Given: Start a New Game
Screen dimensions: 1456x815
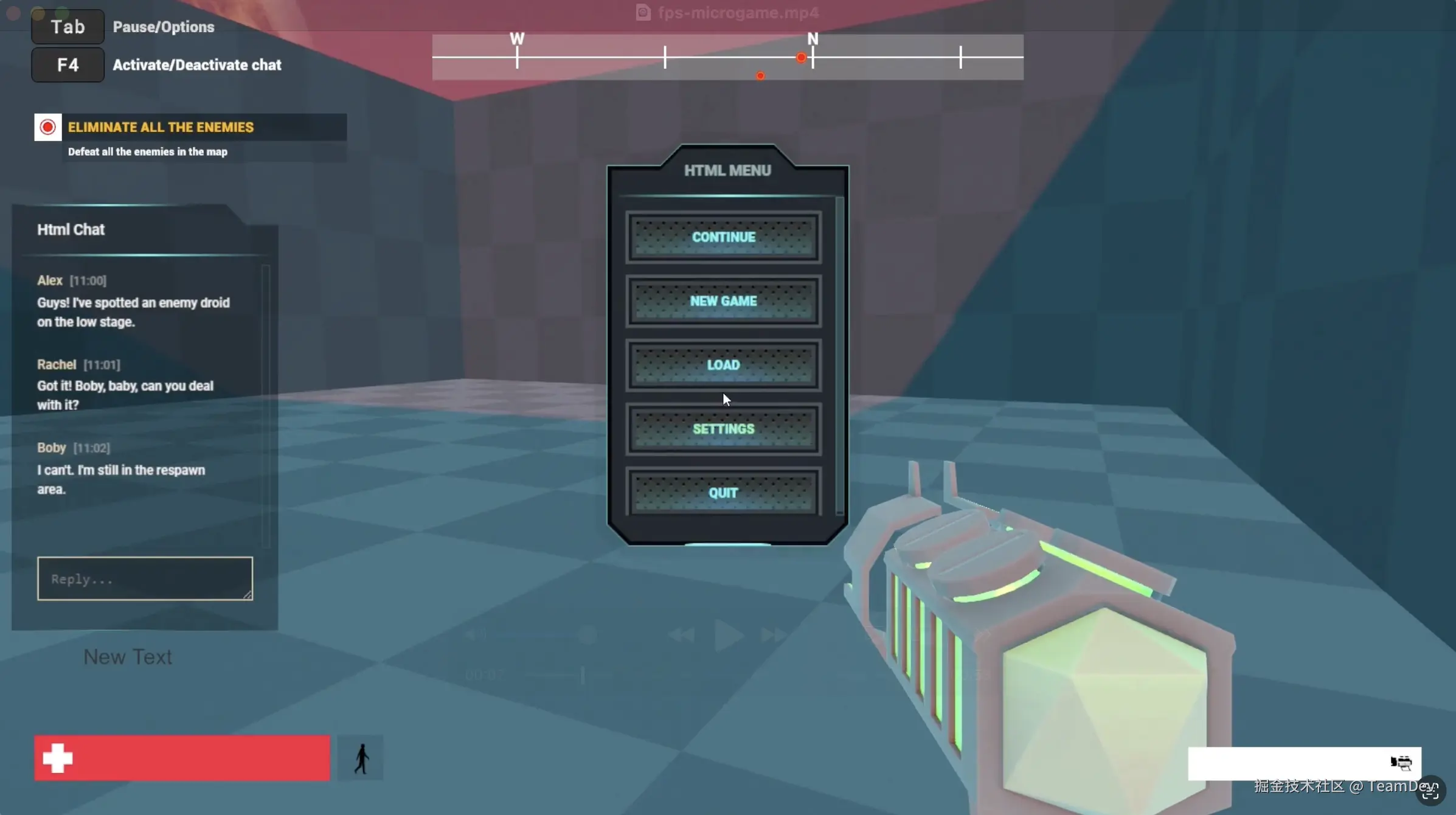Looking at the screenshot, I should click(x=723, y=301).
